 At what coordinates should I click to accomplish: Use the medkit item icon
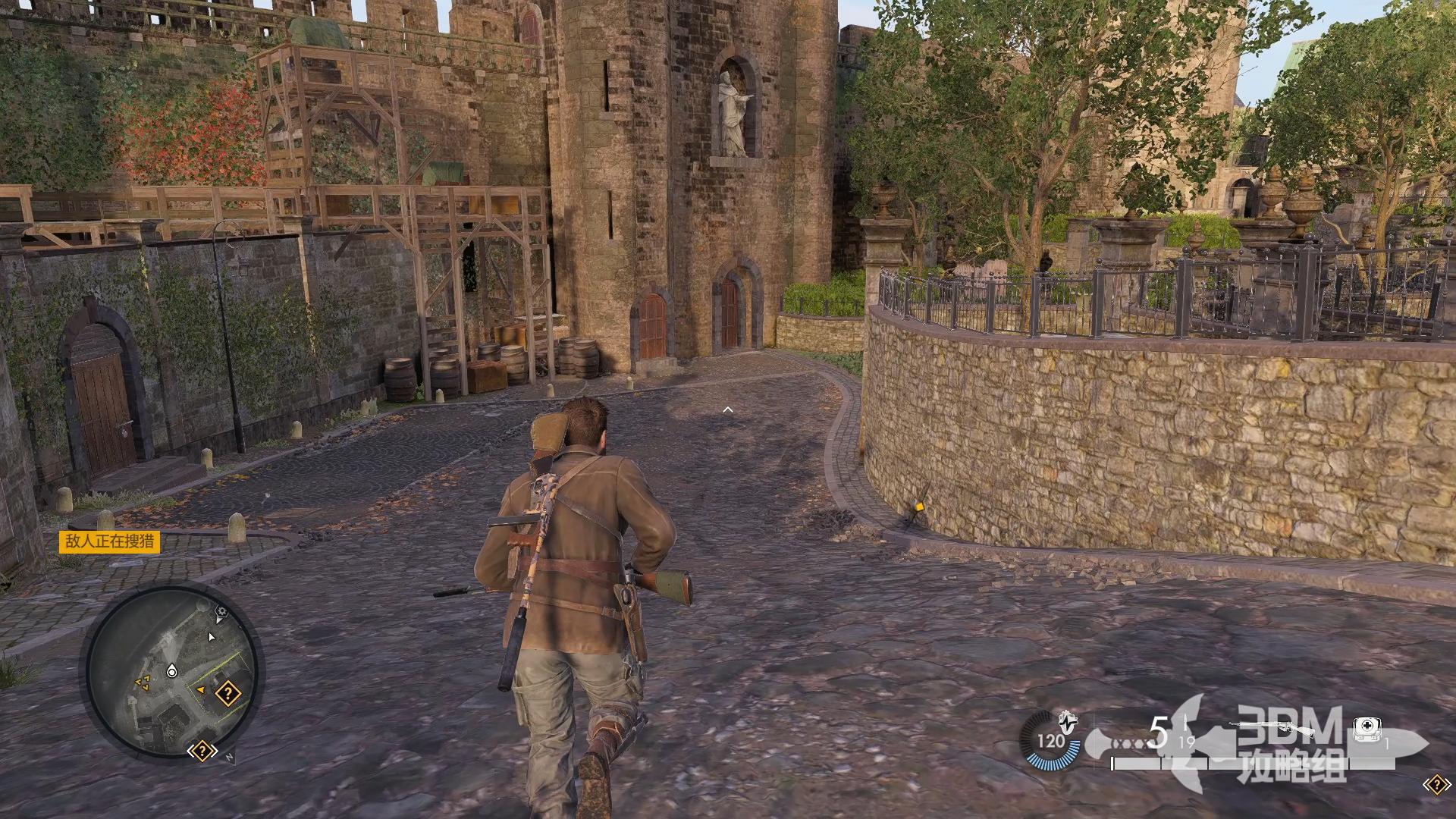[1366, 730]
